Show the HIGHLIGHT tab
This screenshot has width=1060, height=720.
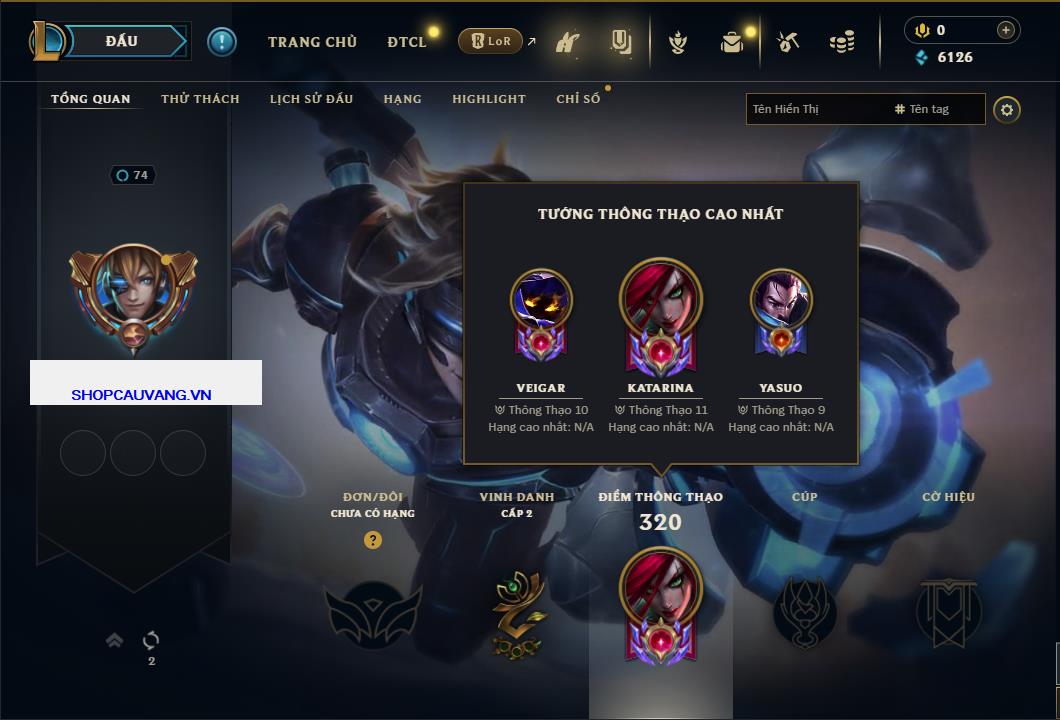tap(488, 99)
